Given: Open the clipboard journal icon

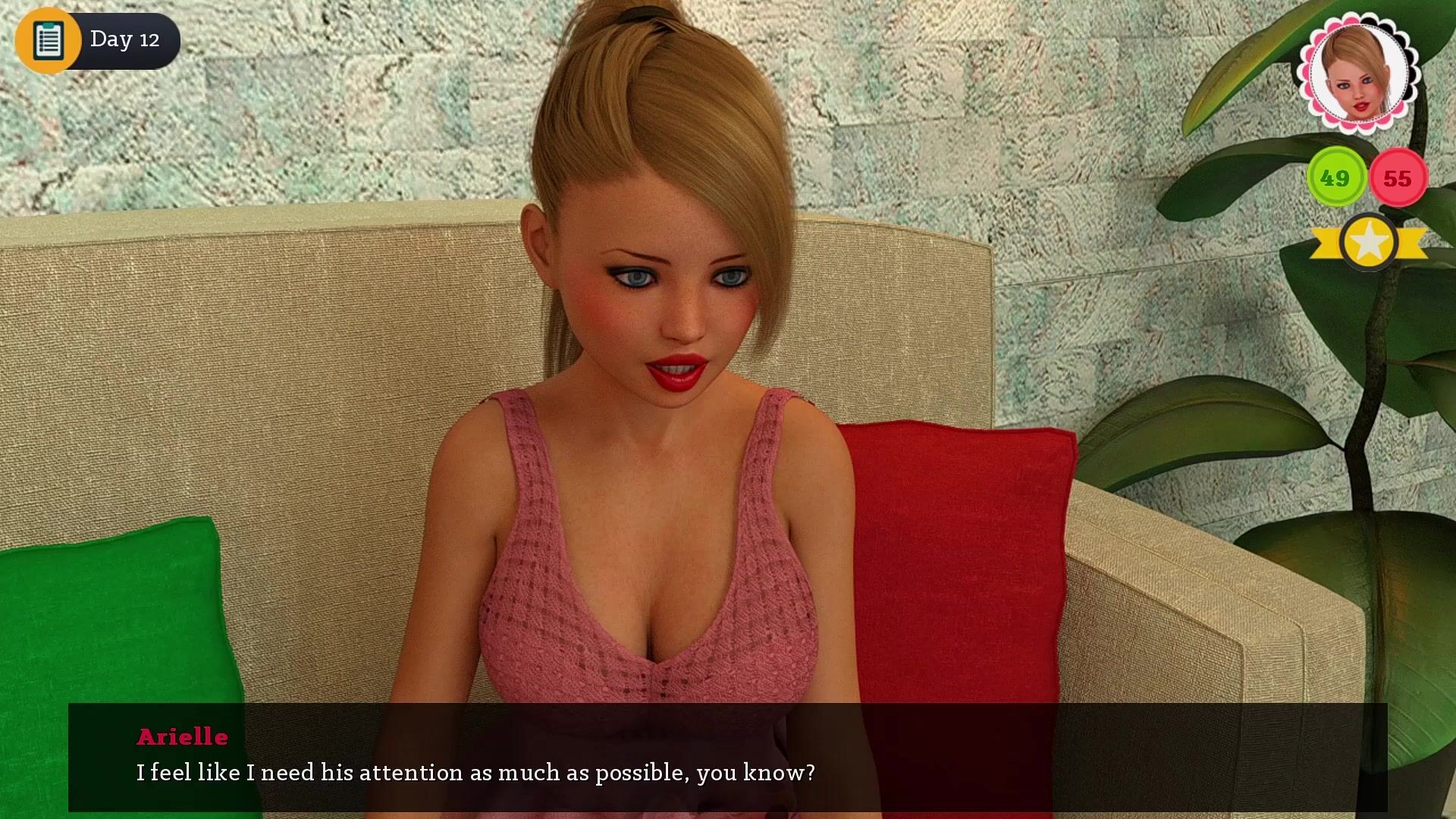Looking at the screenshot, I should point(48,39).
